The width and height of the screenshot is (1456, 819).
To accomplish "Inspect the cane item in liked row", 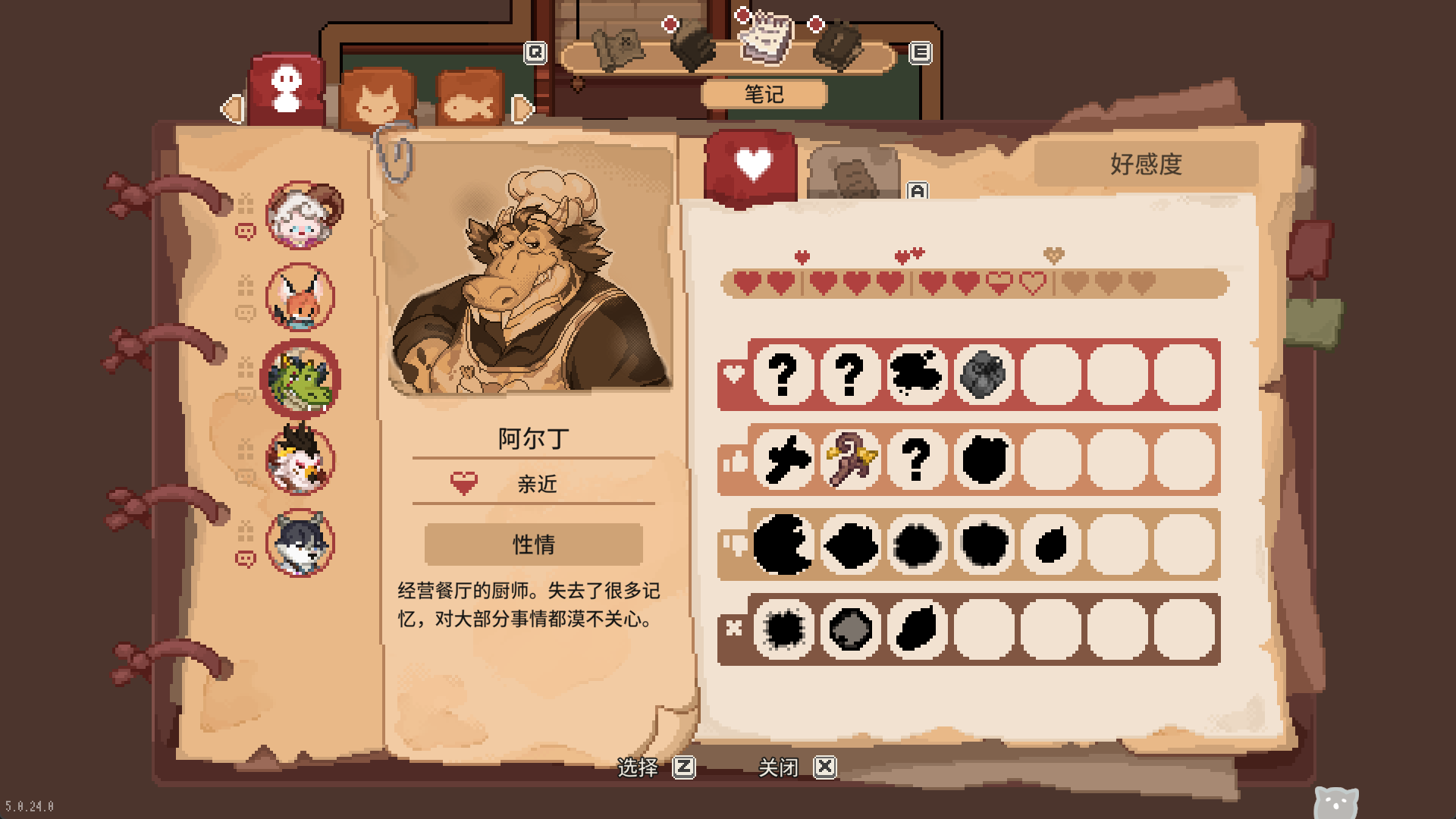I will tap(850, 459).
